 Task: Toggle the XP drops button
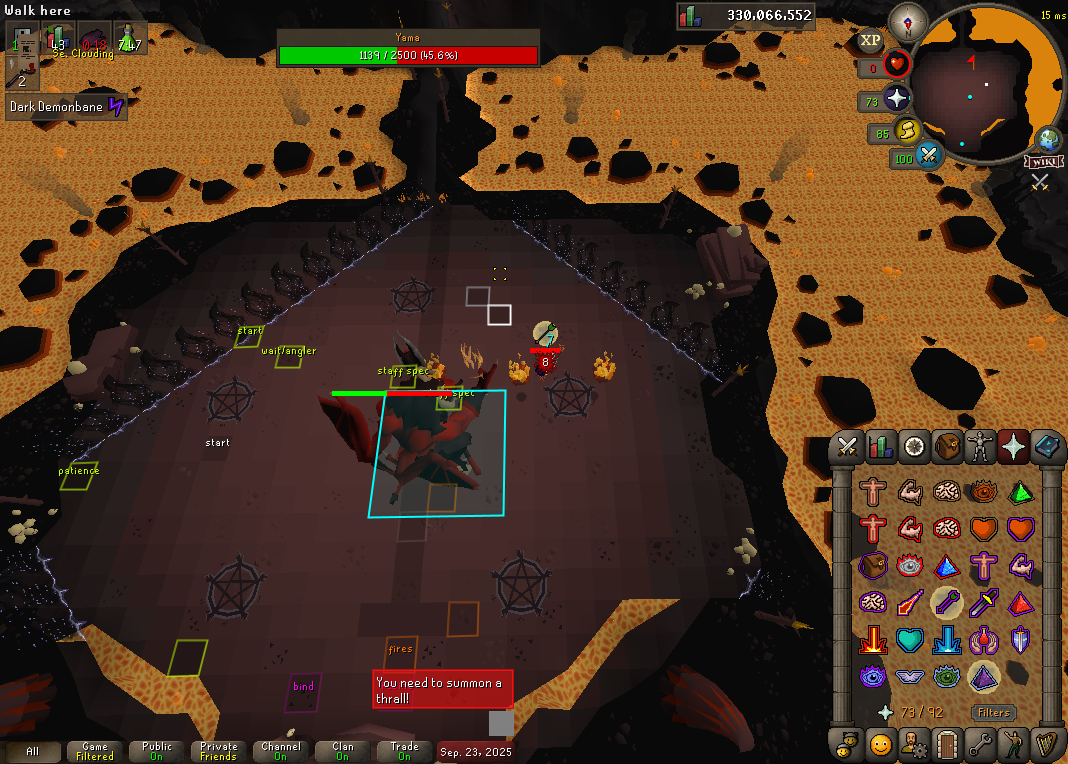click(870, 41)
